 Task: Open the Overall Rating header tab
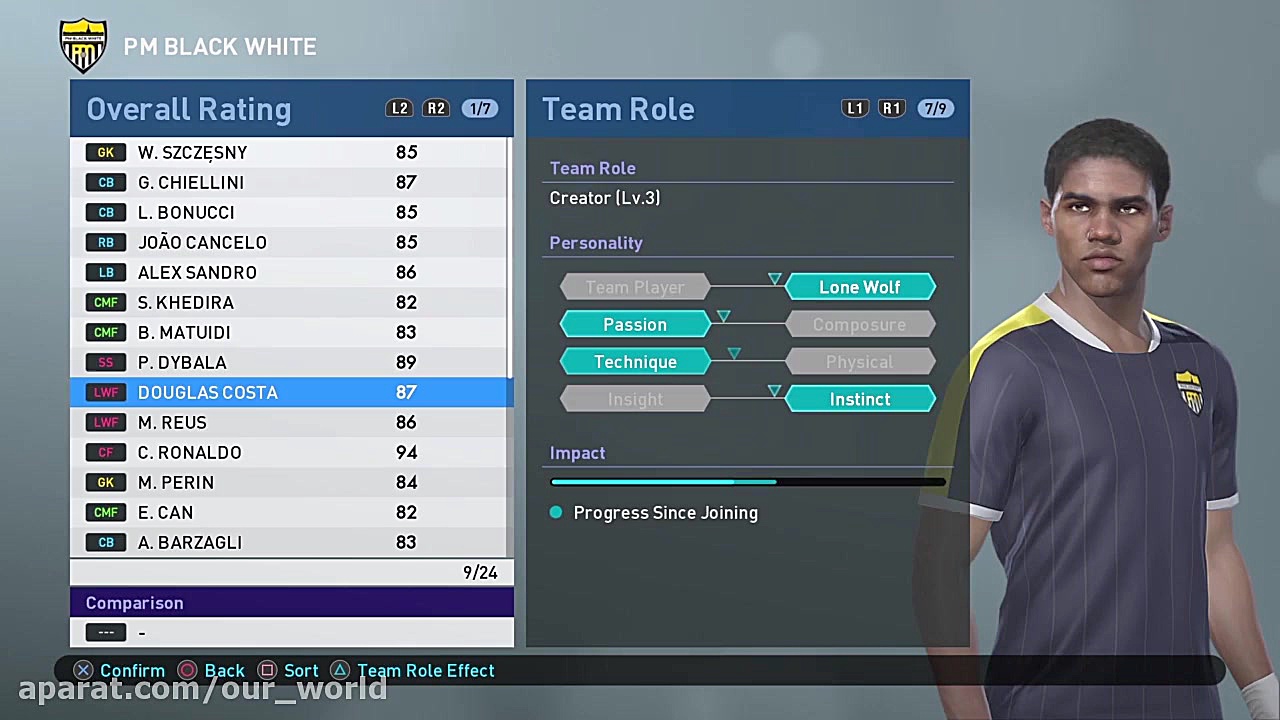(188, 109)
